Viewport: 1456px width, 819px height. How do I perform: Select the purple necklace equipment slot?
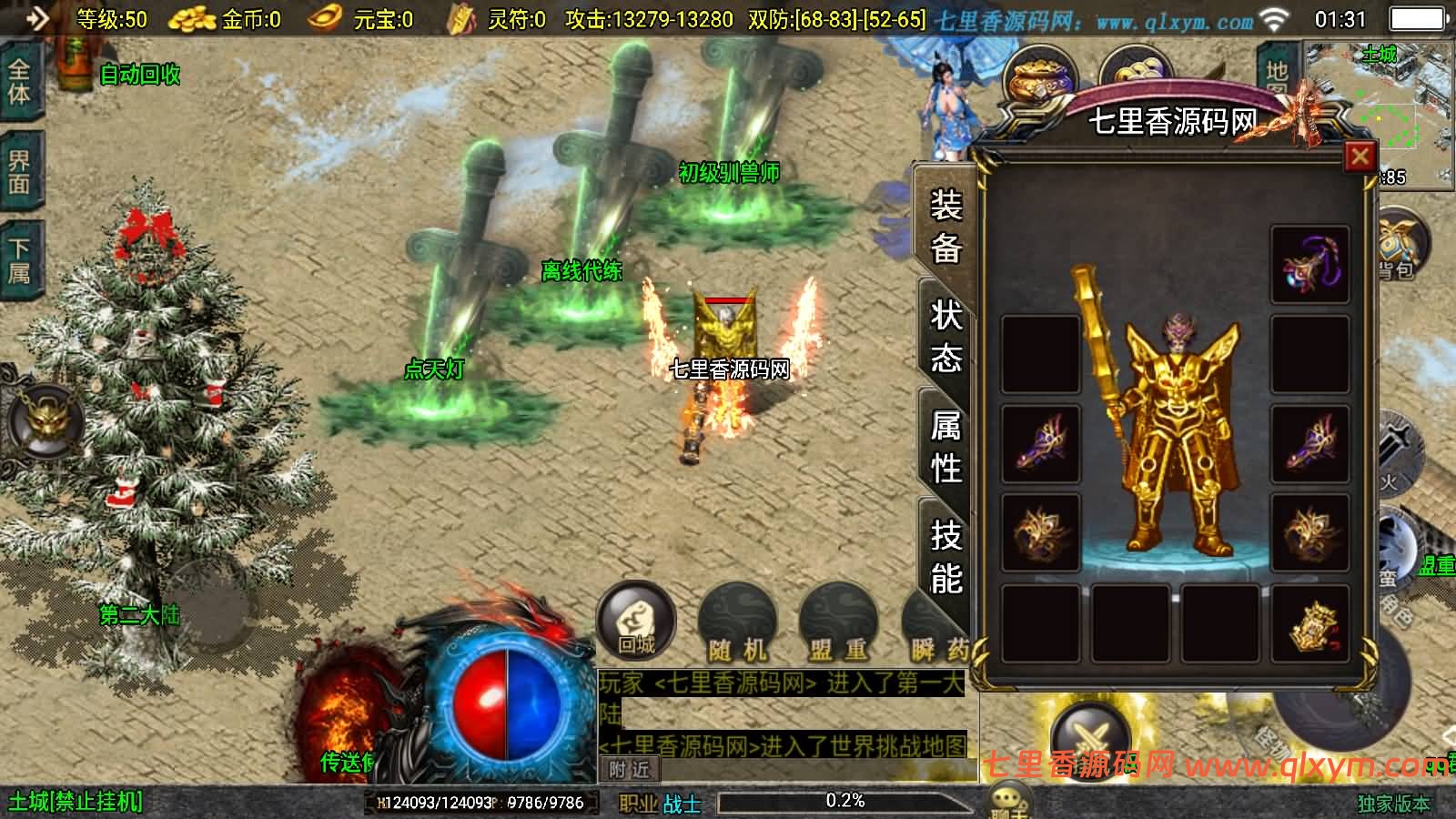tap(1309, 265)
